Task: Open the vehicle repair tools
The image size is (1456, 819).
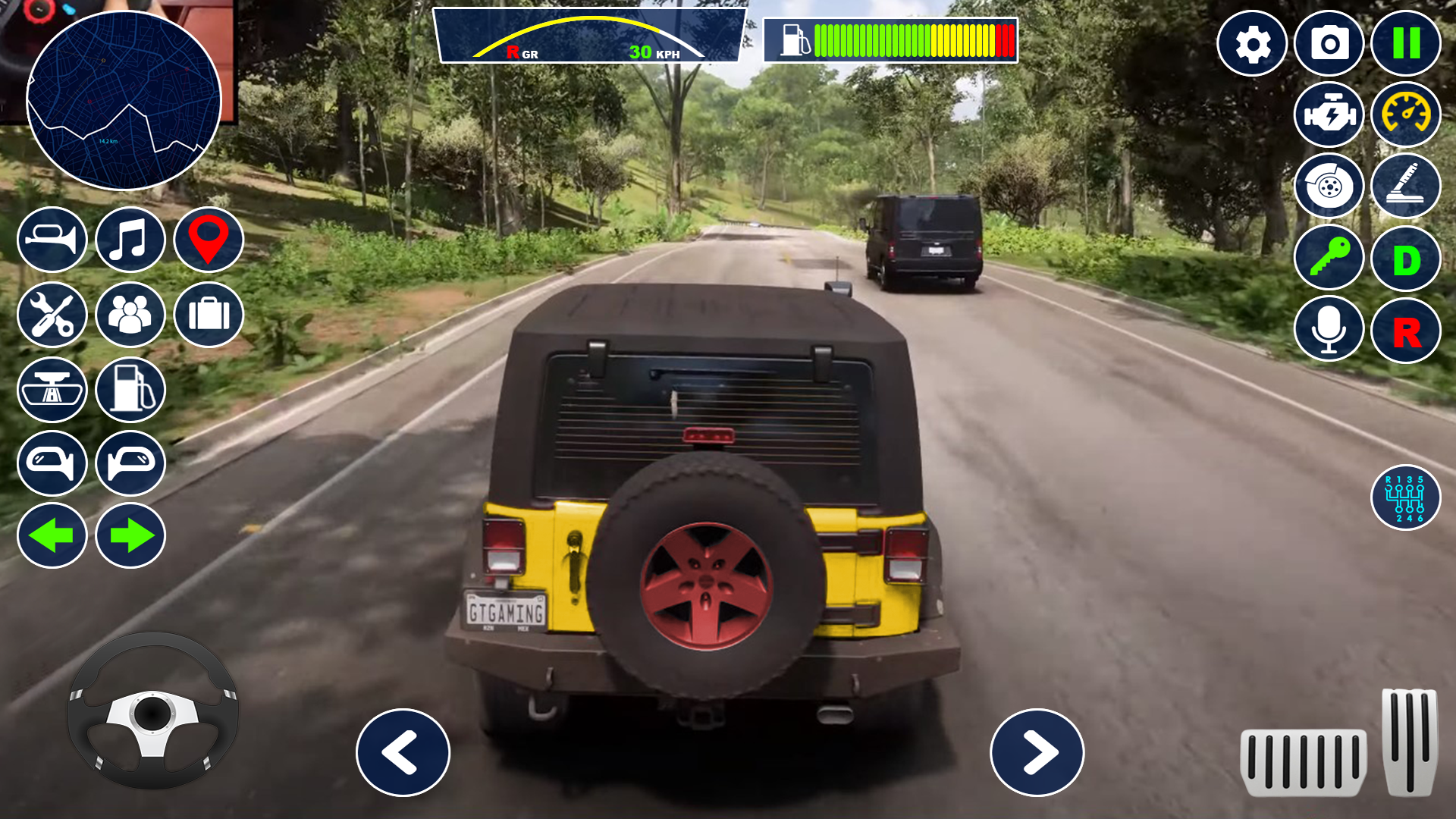Action: (52, 315)
